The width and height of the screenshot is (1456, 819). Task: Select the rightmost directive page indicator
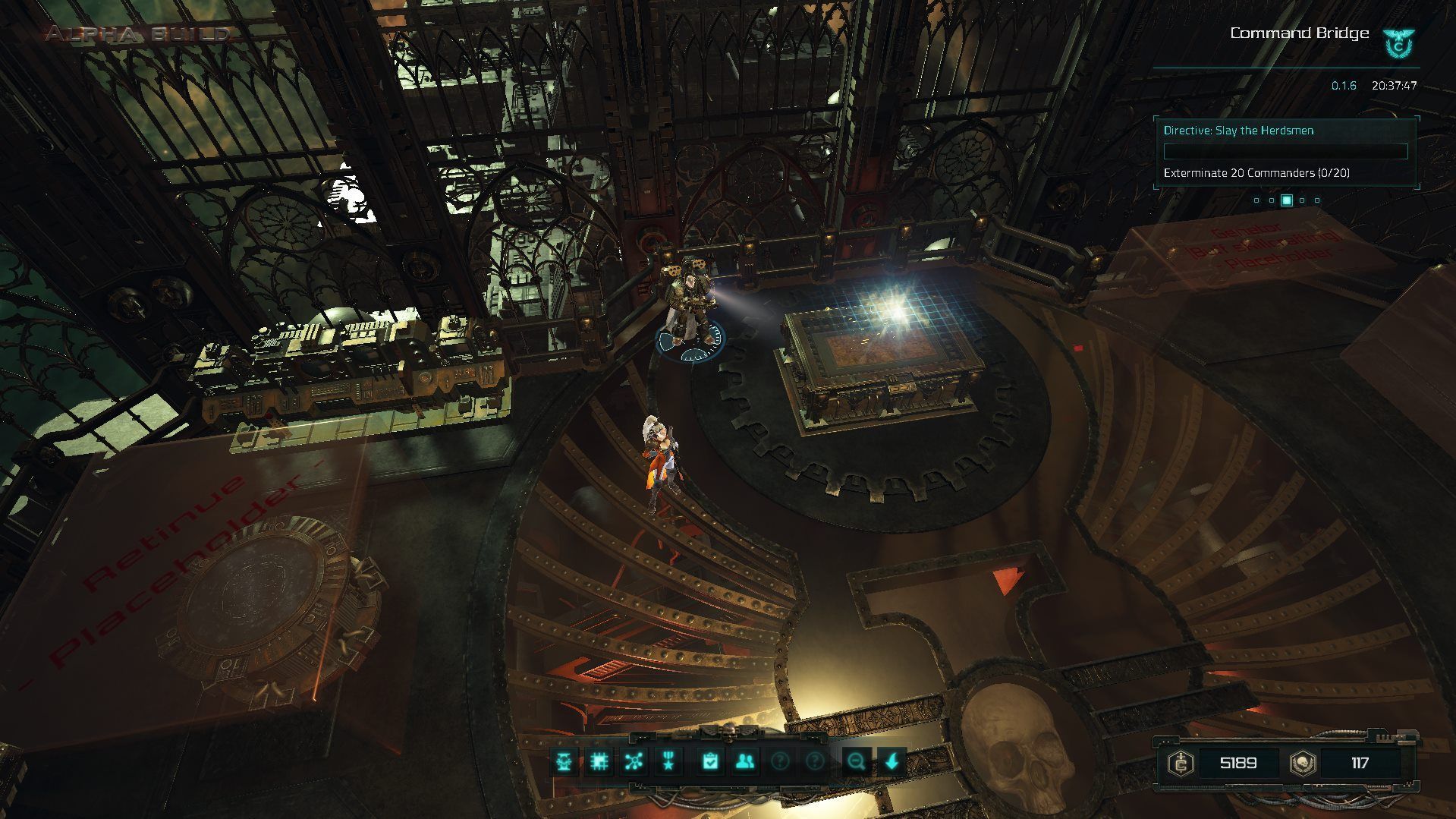point(1317,200)
